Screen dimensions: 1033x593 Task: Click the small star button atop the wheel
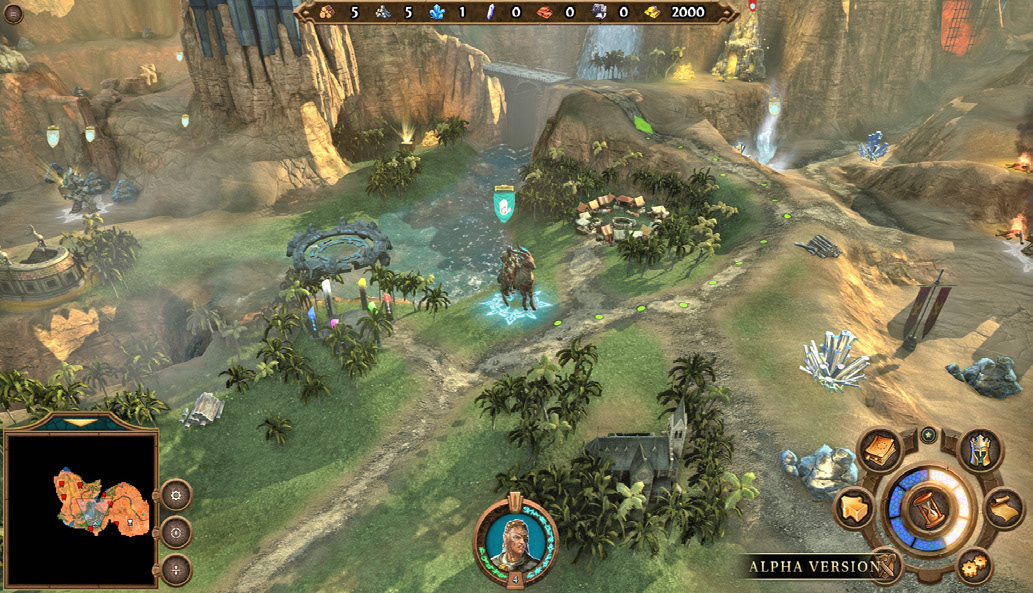coord(929,434)
